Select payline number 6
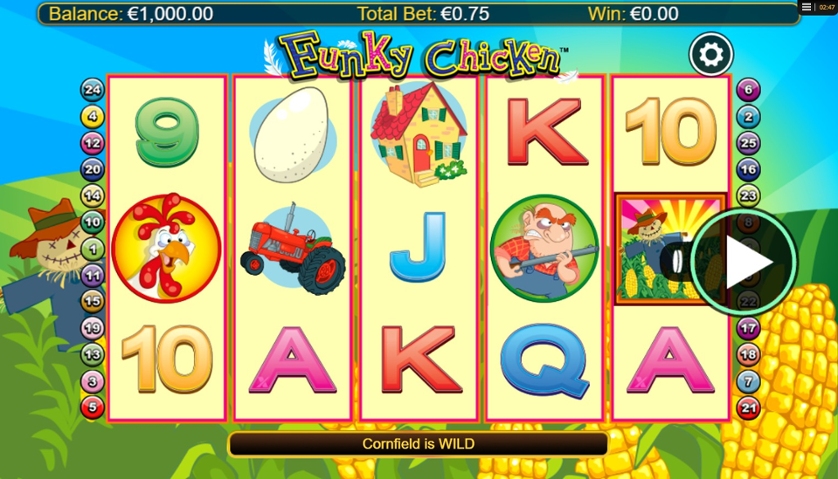The height and width of the screenshot is (479, 838). tap(748, 90)
